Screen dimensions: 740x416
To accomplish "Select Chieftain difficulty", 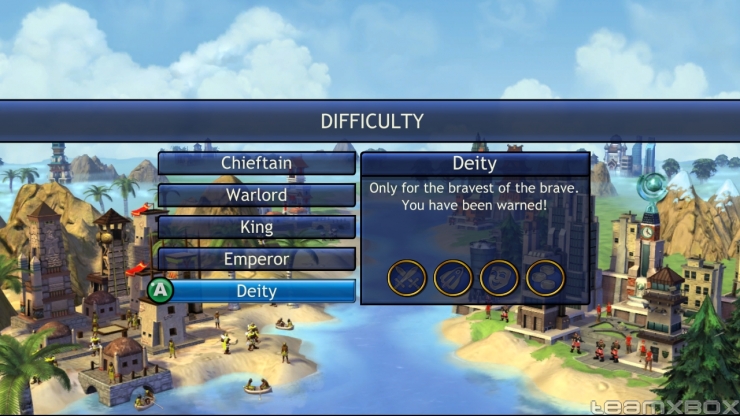I will tap(256, 162).
